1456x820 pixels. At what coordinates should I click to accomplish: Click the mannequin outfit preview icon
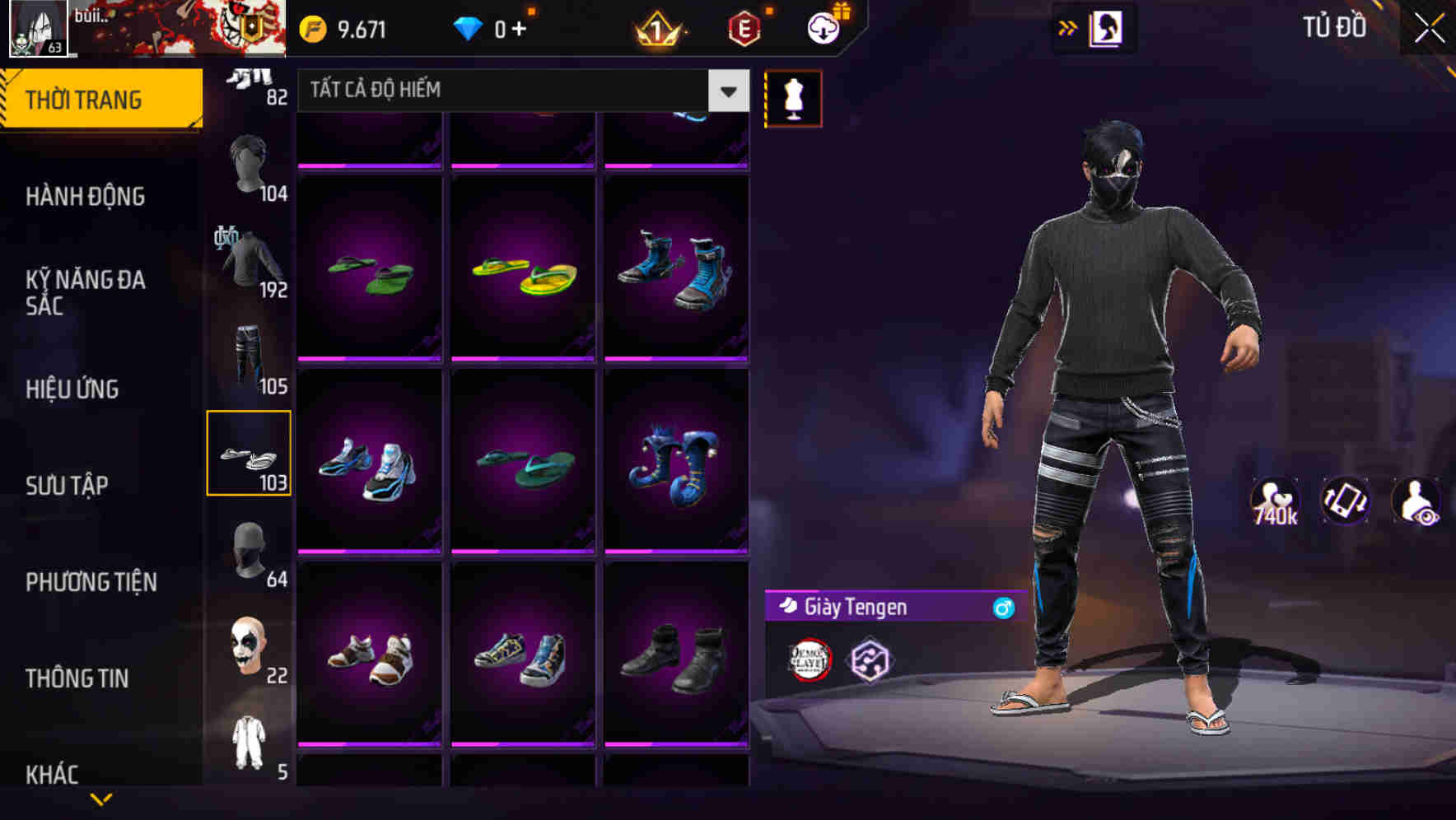point(793,97)
